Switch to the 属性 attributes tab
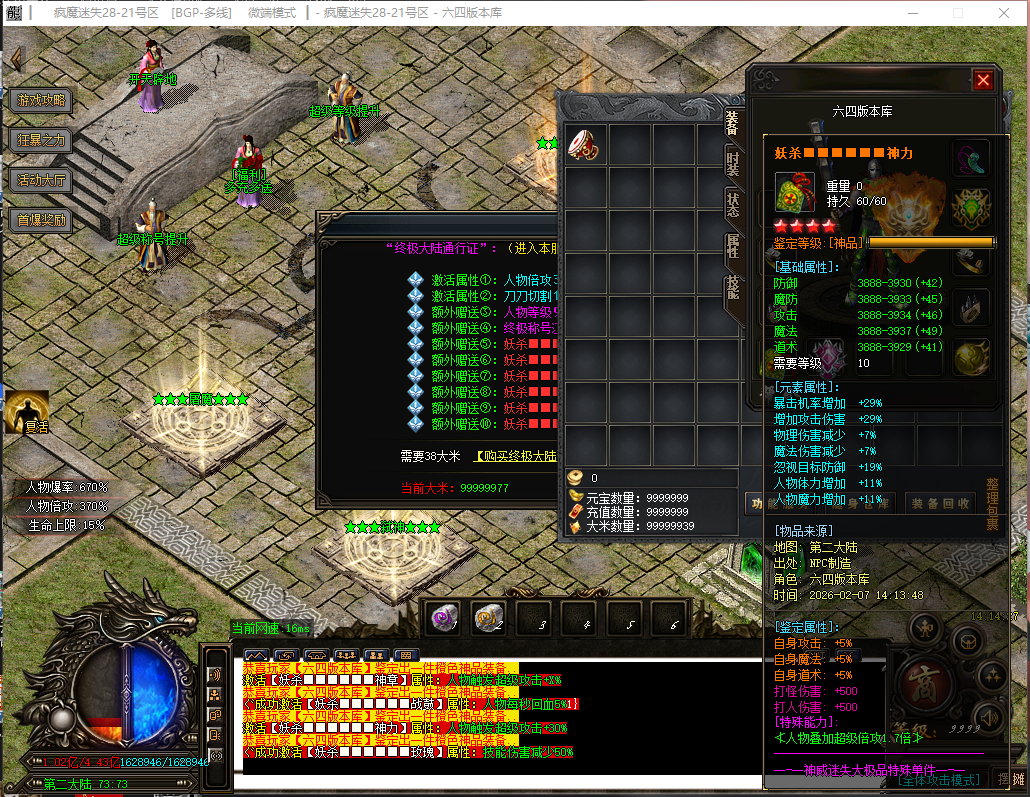Screen dimensions: 1030x797 click(733, 248)
